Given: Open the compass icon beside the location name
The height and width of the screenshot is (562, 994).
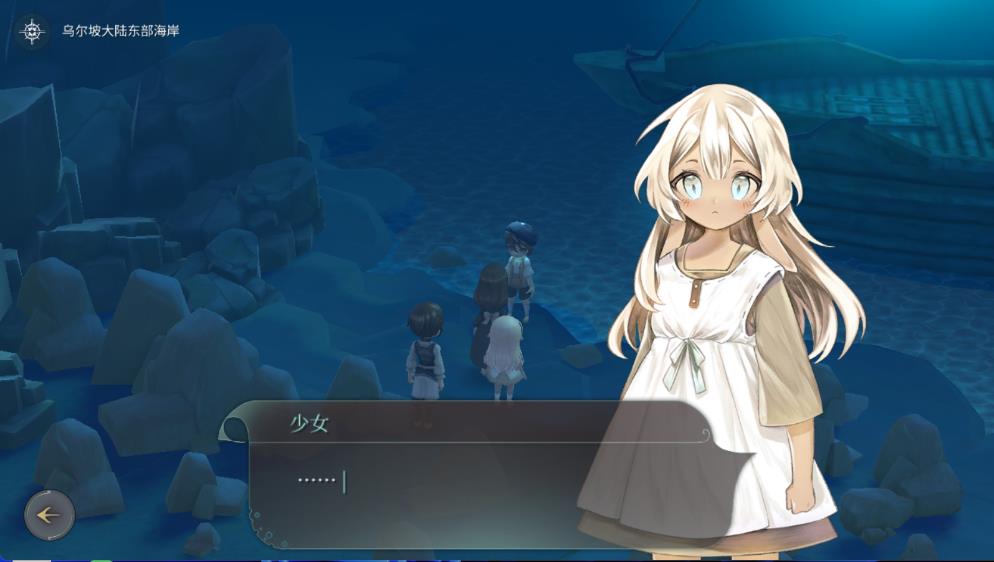Looking at the screenshot, I should coord(34,31).
